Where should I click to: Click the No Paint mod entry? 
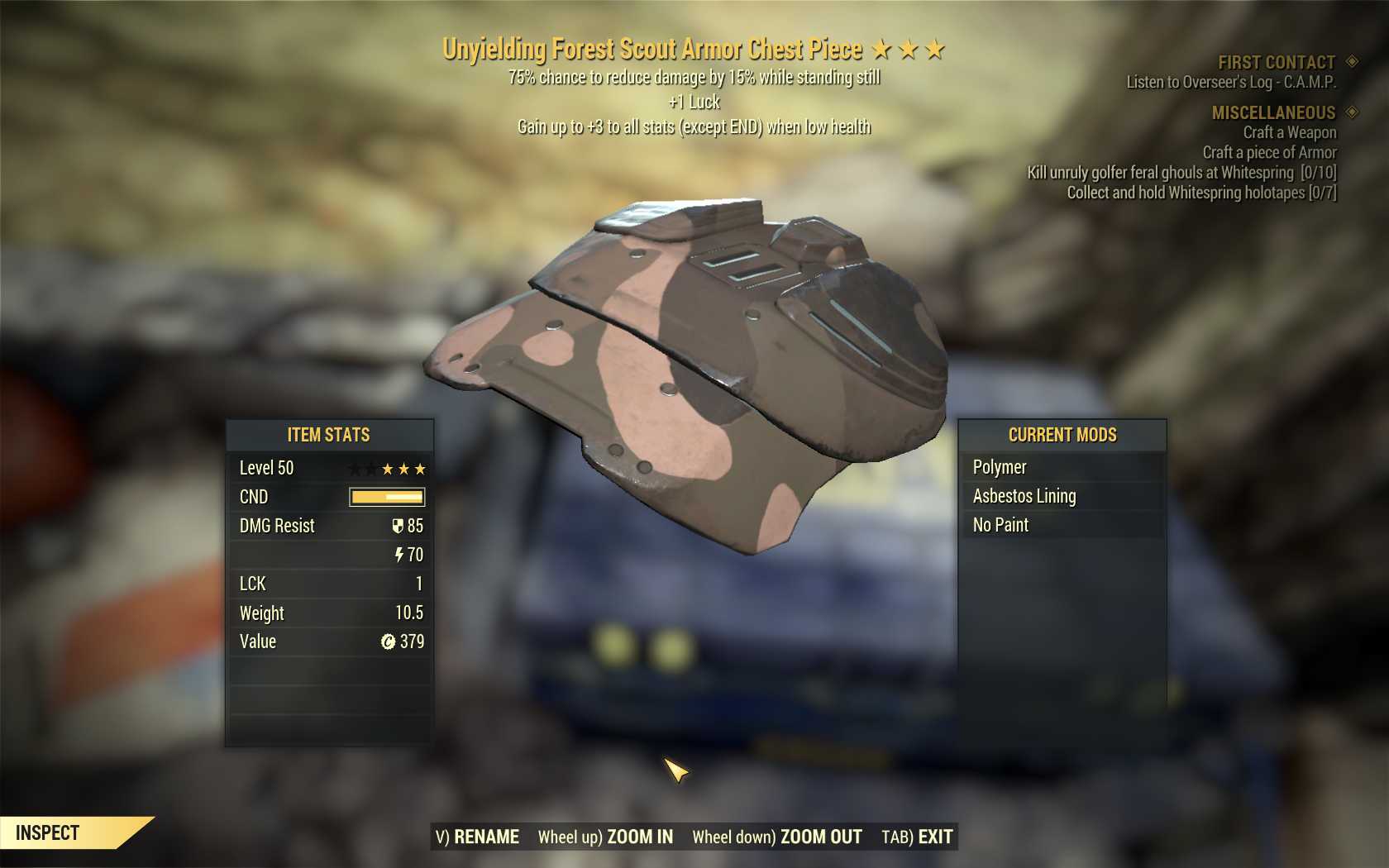coord(1000,525)
